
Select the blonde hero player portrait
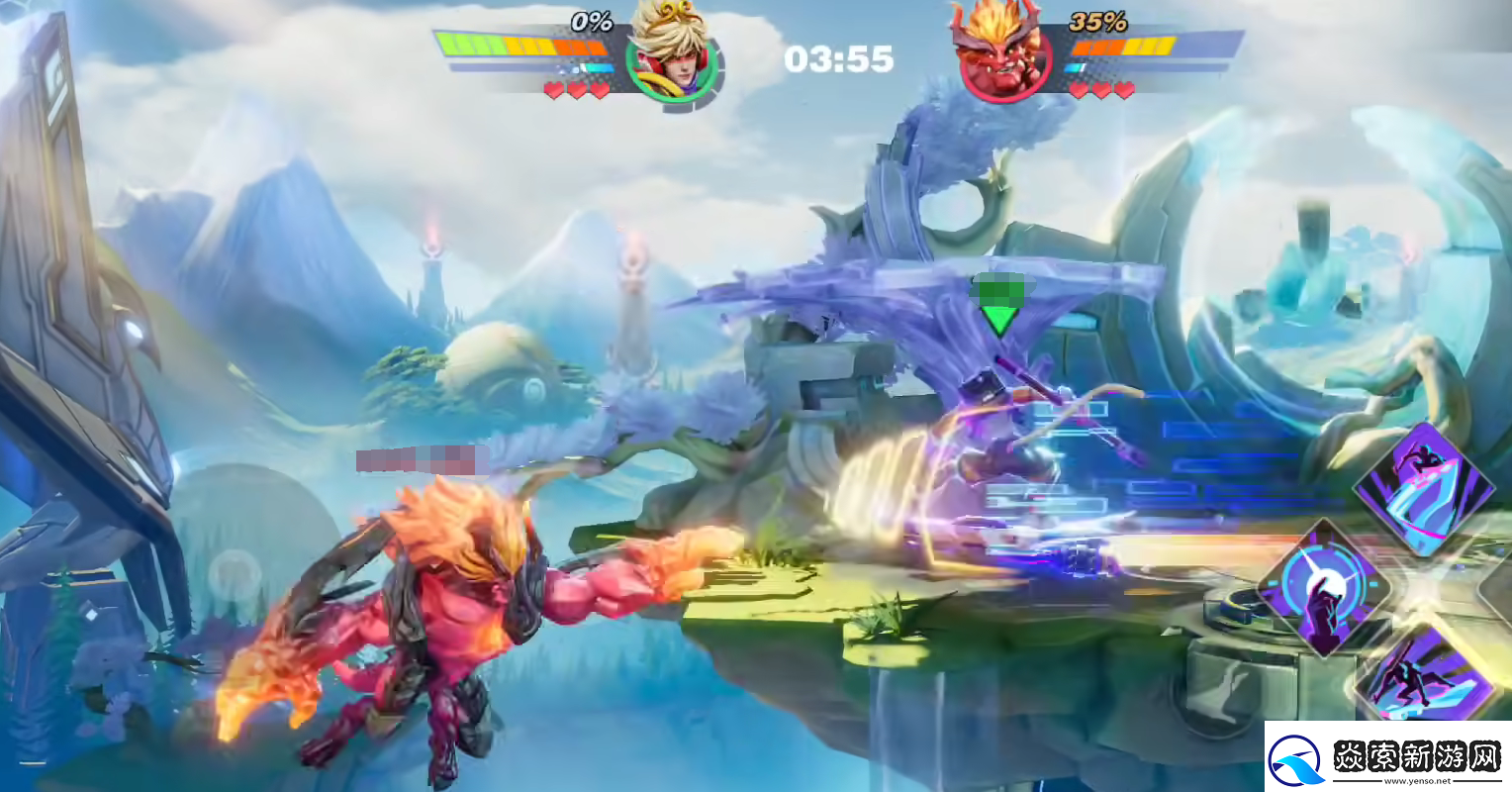coord(672,56)
